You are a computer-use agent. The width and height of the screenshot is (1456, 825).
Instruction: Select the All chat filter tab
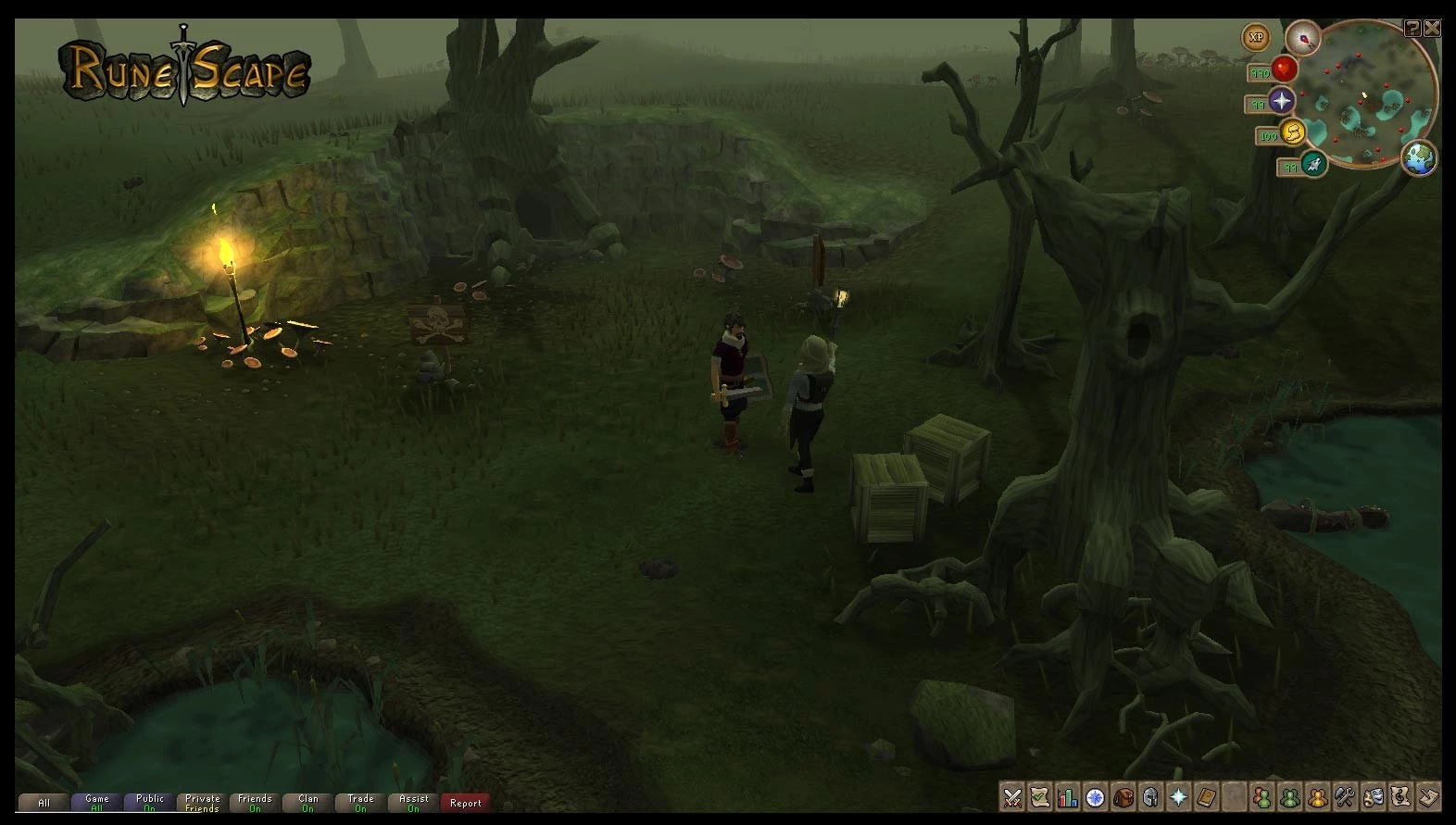point(44,803)
